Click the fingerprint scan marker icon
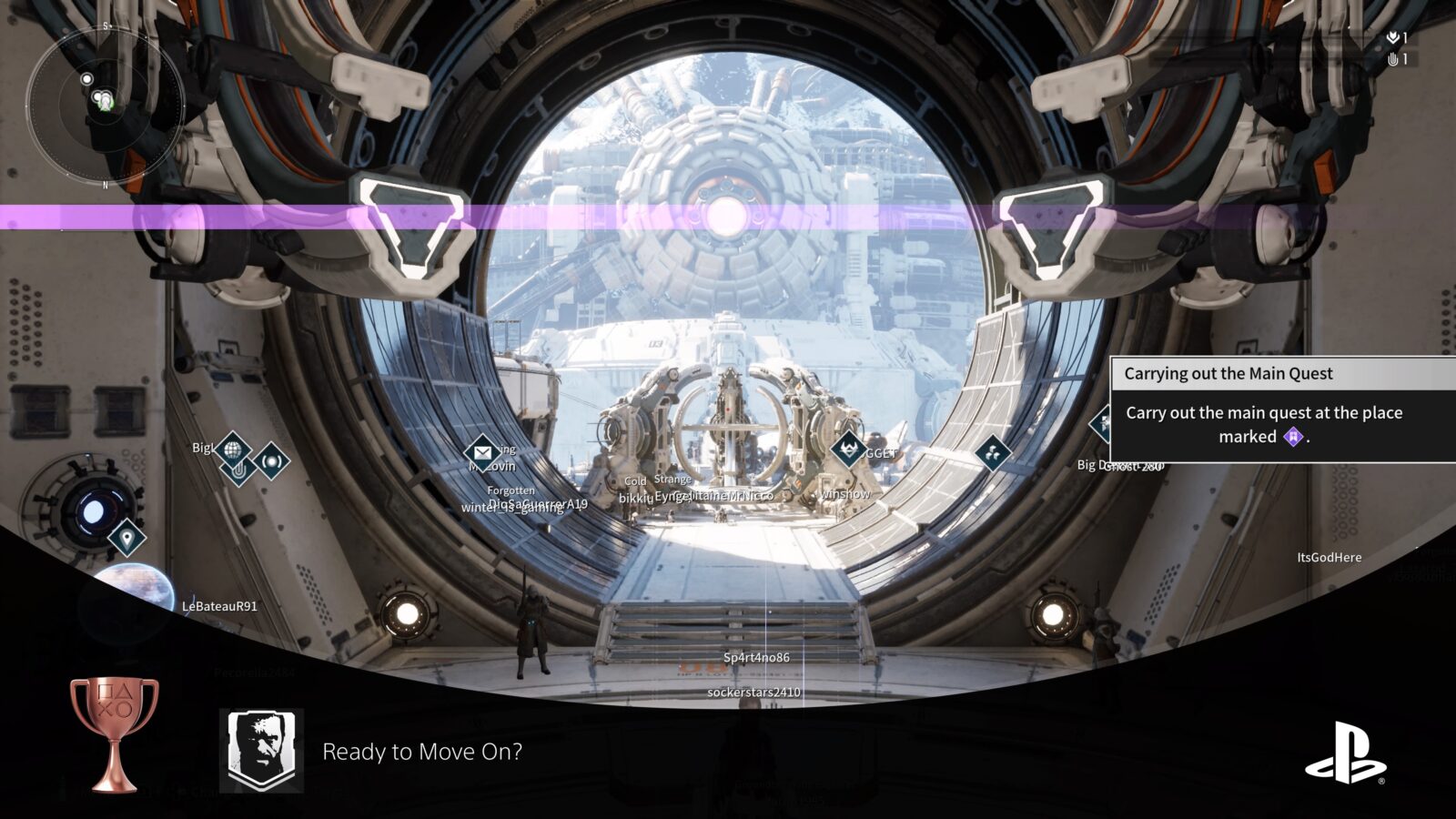The image size is (1456, 819). tap(239, 470)
